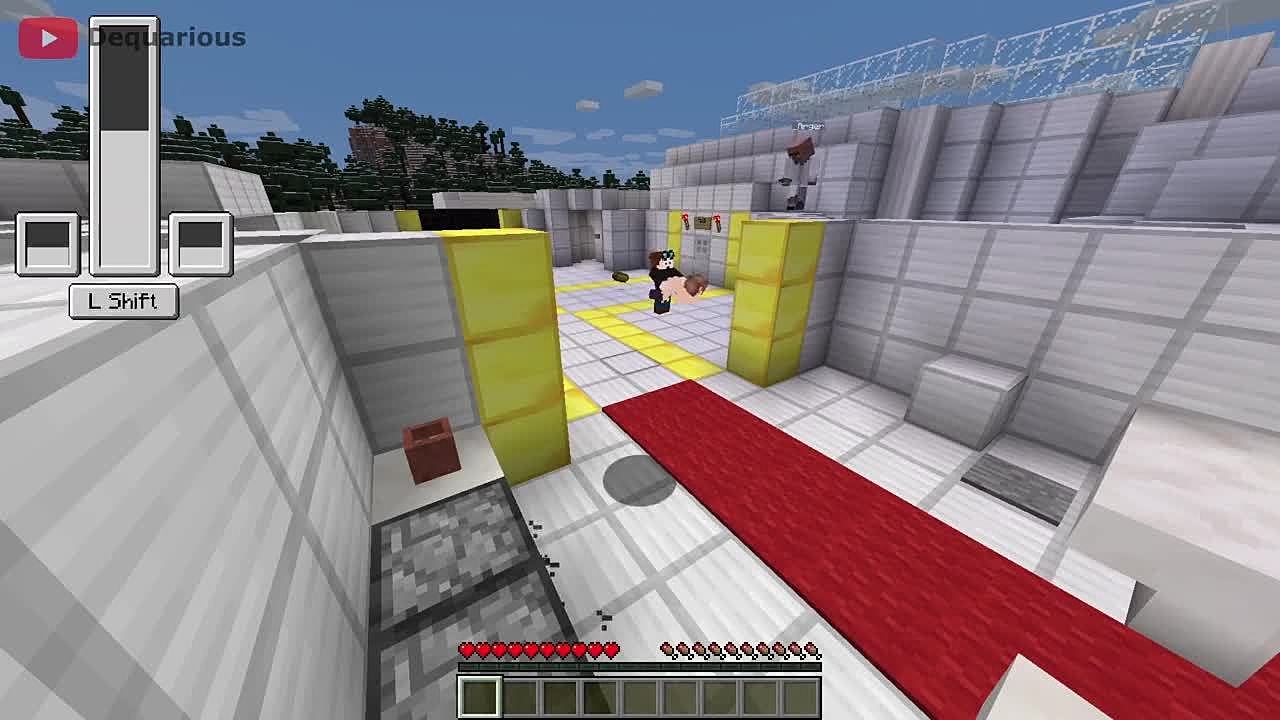The image size is (1280, 720).
Task: Select the highlighted first hotbar slot
Action: click(480, 697)
